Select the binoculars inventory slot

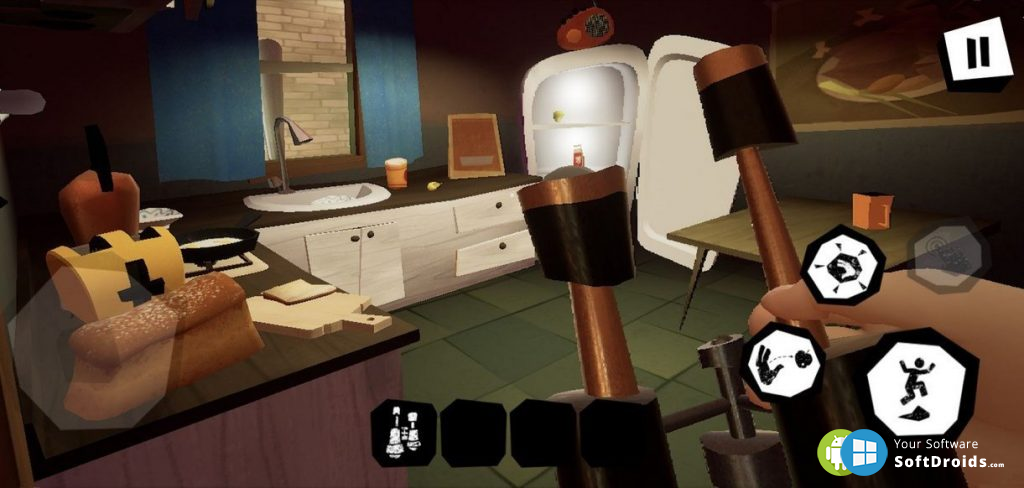tap(404, 432)
